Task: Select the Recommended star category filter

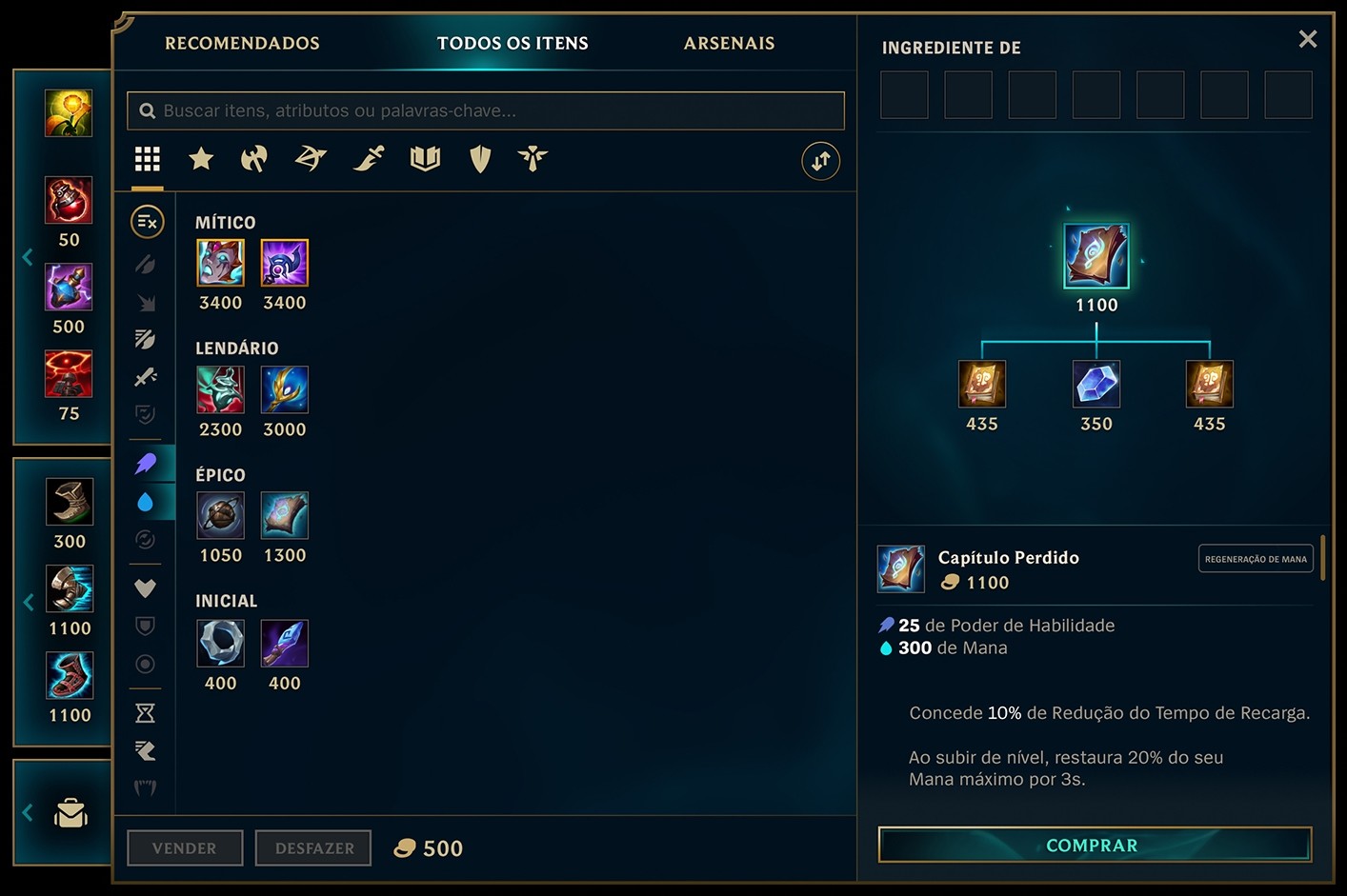Action: (x=200, y=159)
